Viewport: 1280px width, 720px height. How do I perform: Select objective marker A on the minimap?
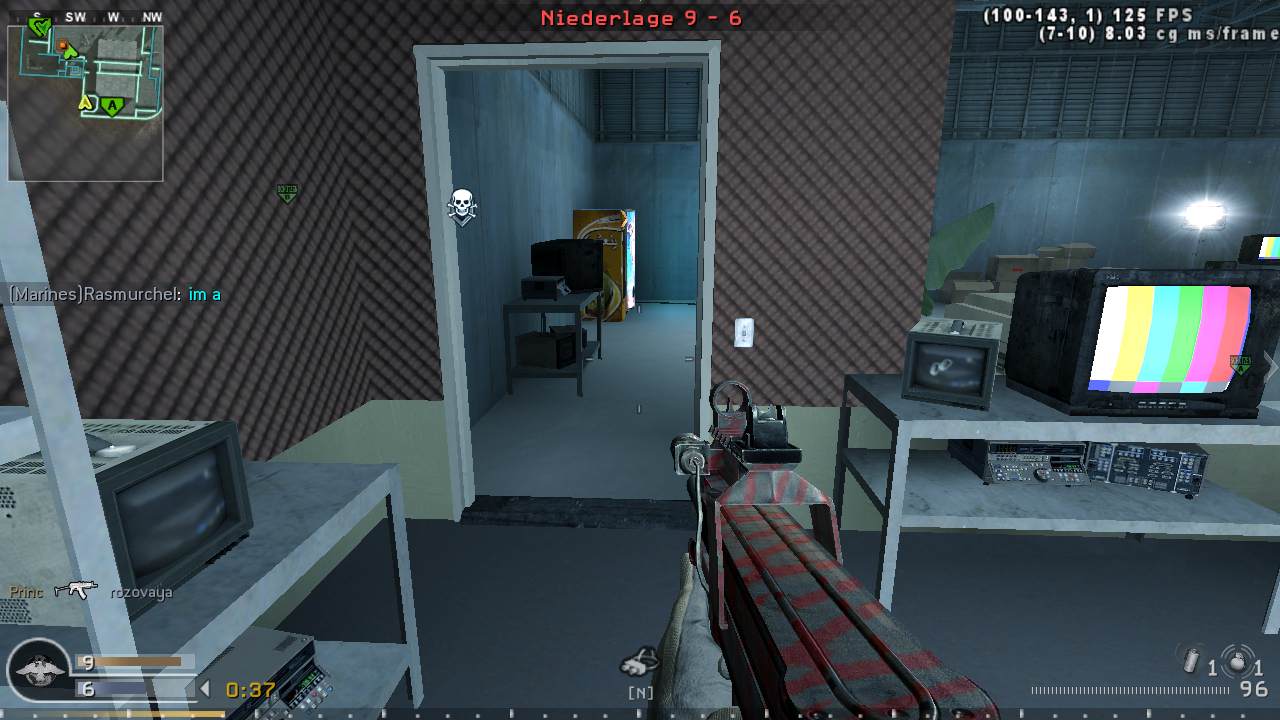coord(112,106)
